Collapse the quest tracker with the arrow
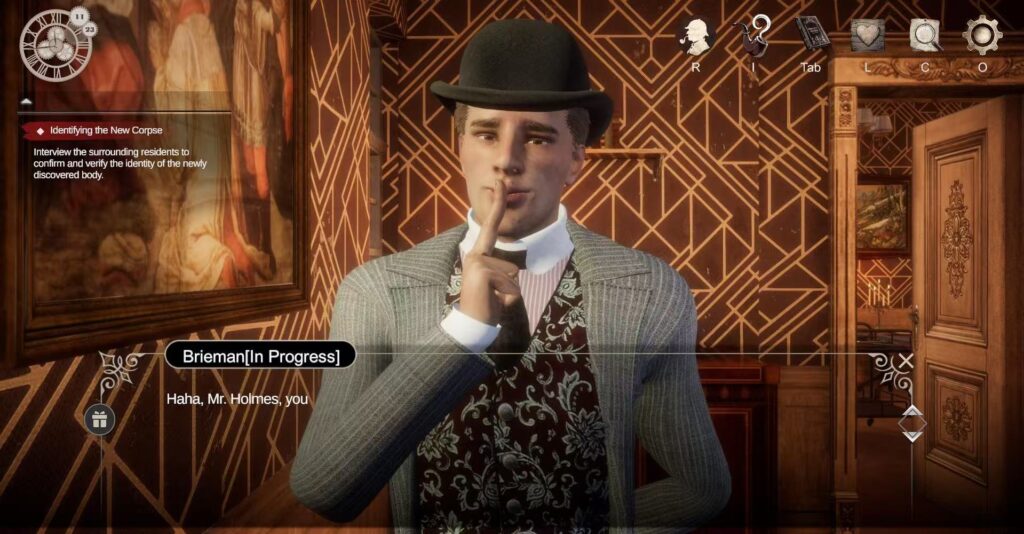The image size is (1024, 534). pos(26,102)
